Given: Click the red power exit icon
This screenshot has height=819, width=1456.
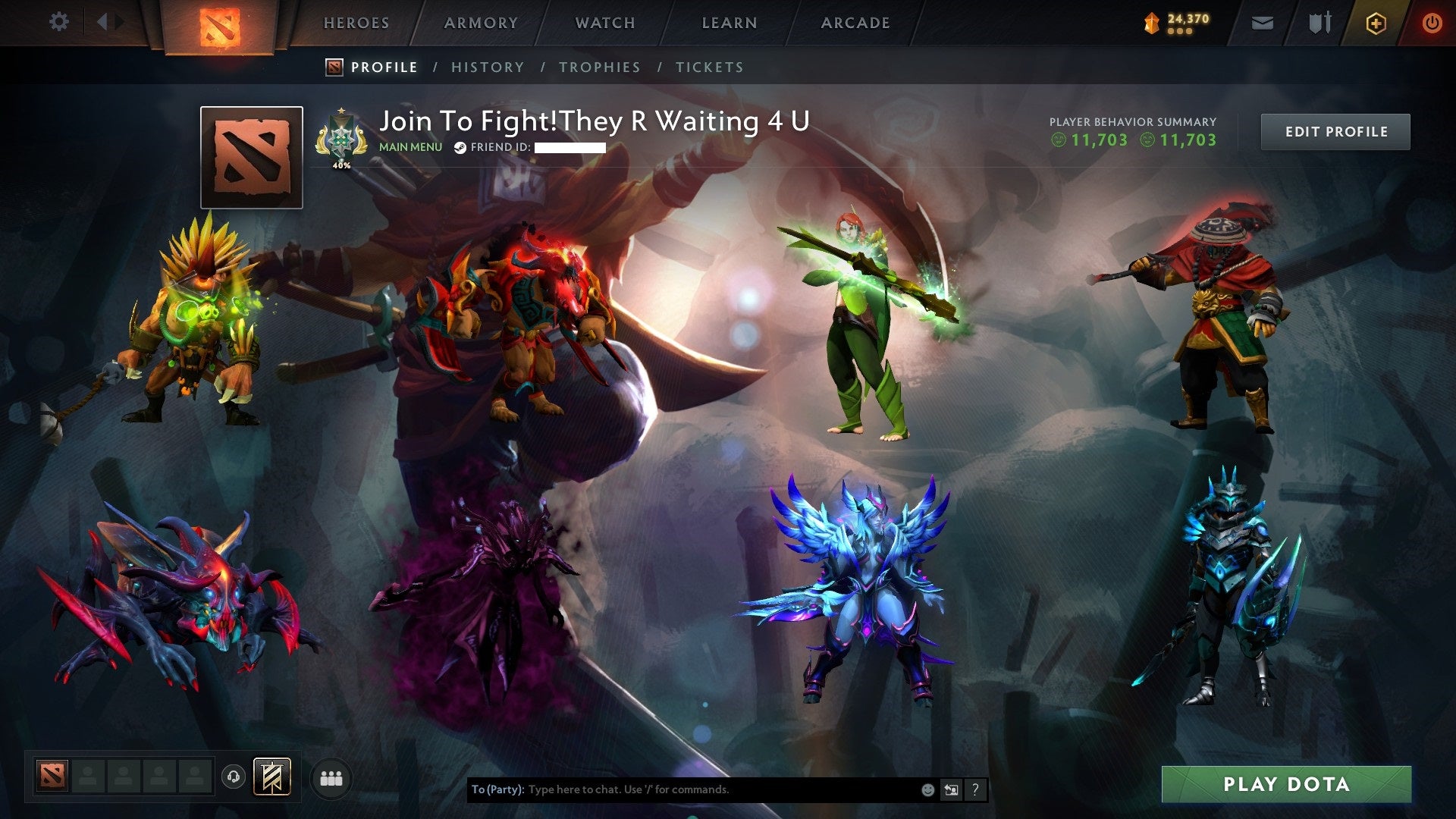Looking at the screenshot, I should (x=1432, y=23).
